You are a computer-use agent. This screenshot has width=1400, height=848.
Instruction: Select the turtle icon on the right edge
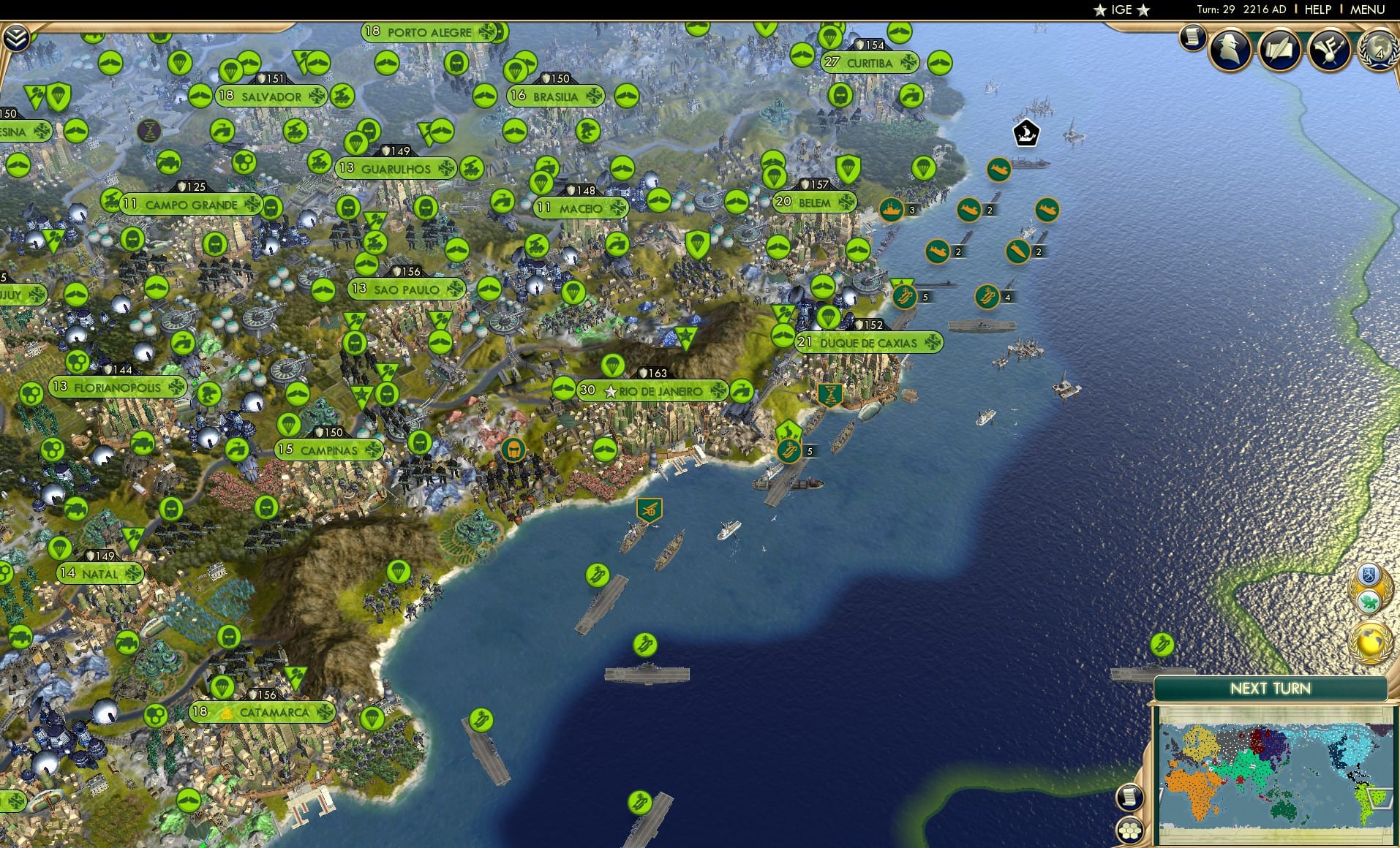pos(1369,602)
